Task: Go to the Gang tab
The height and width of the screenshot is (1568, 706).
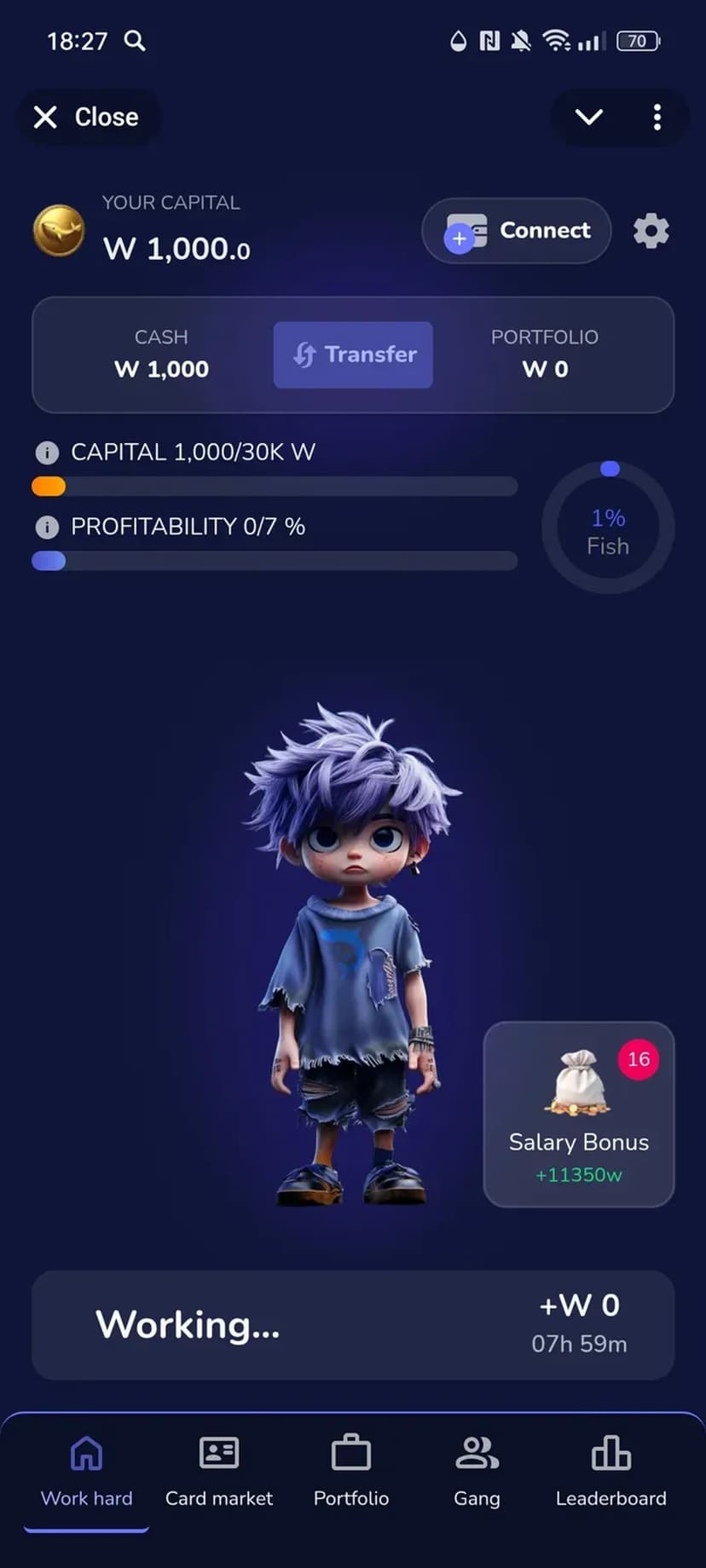Action: [x=477, y=1471]
